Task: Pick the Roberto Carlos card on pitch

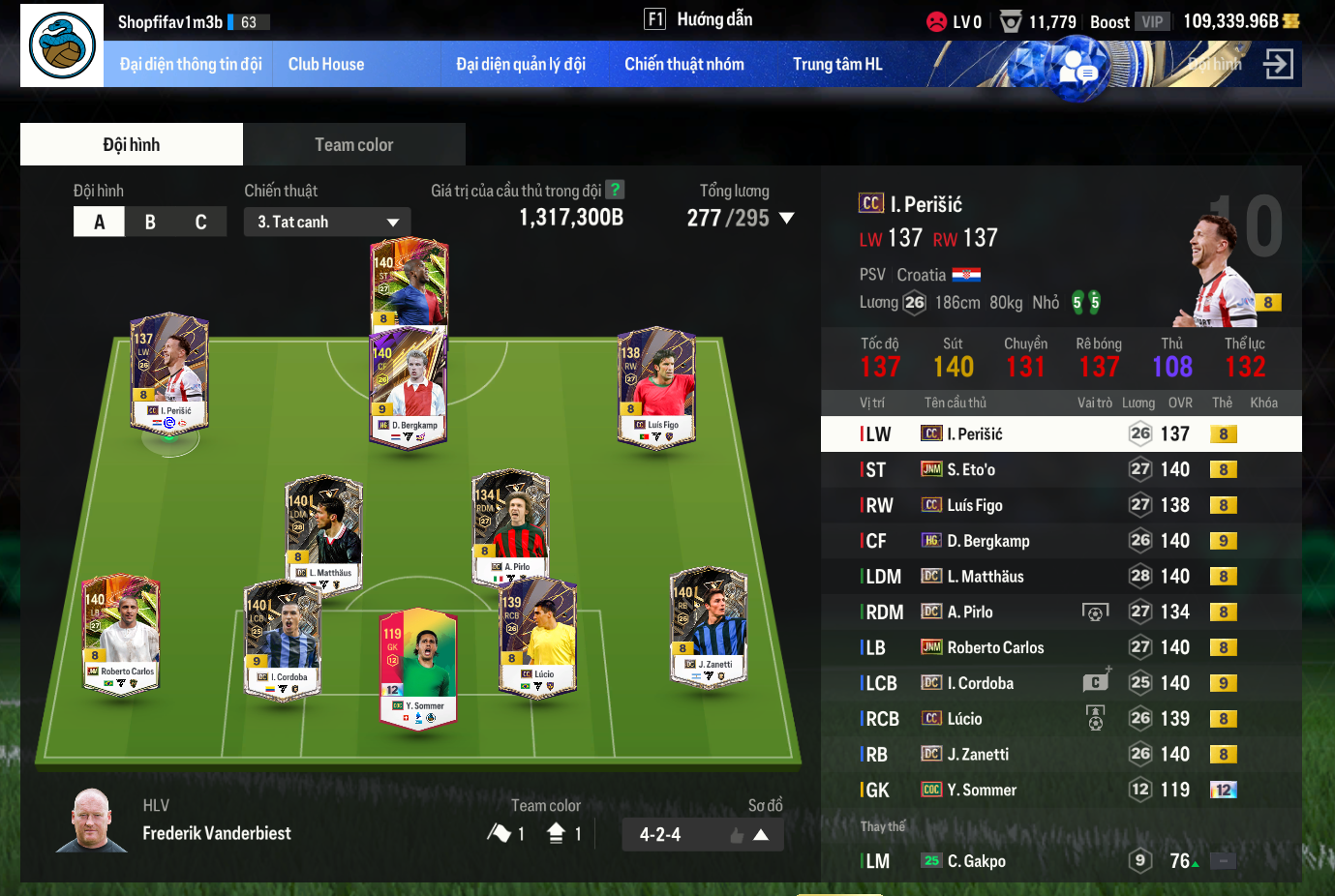Action: tap(122, 634)
